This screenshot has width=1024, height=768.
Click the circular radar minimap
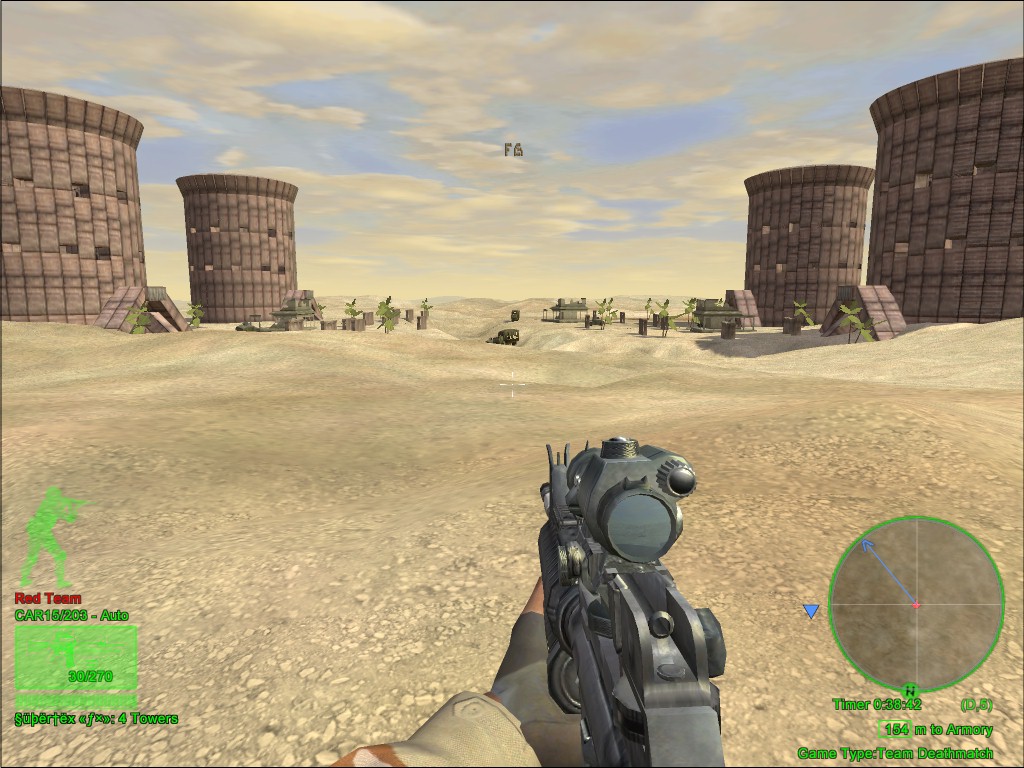(x=916, y=604)
